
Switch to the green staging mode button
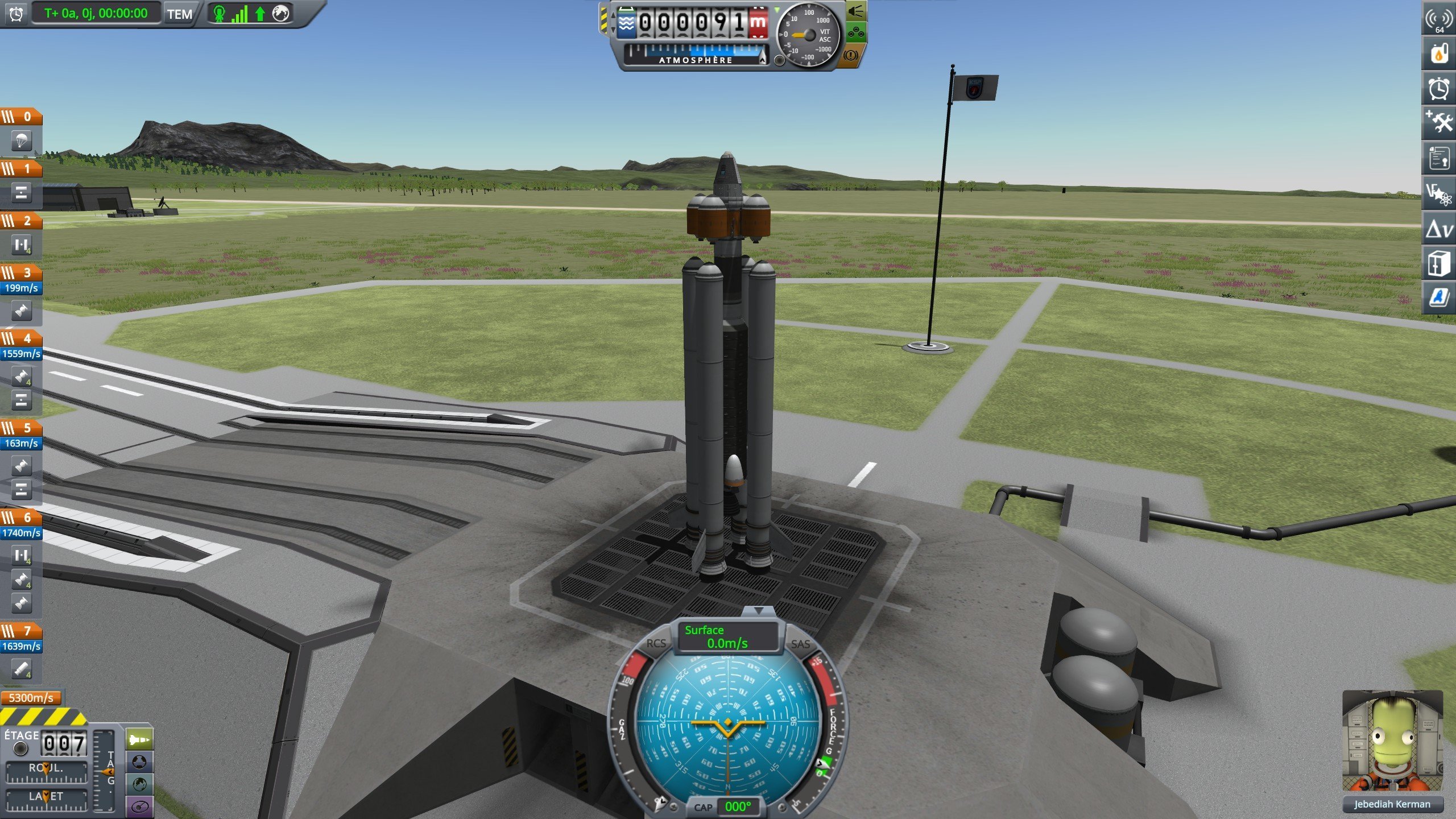(x=139, y=740)
